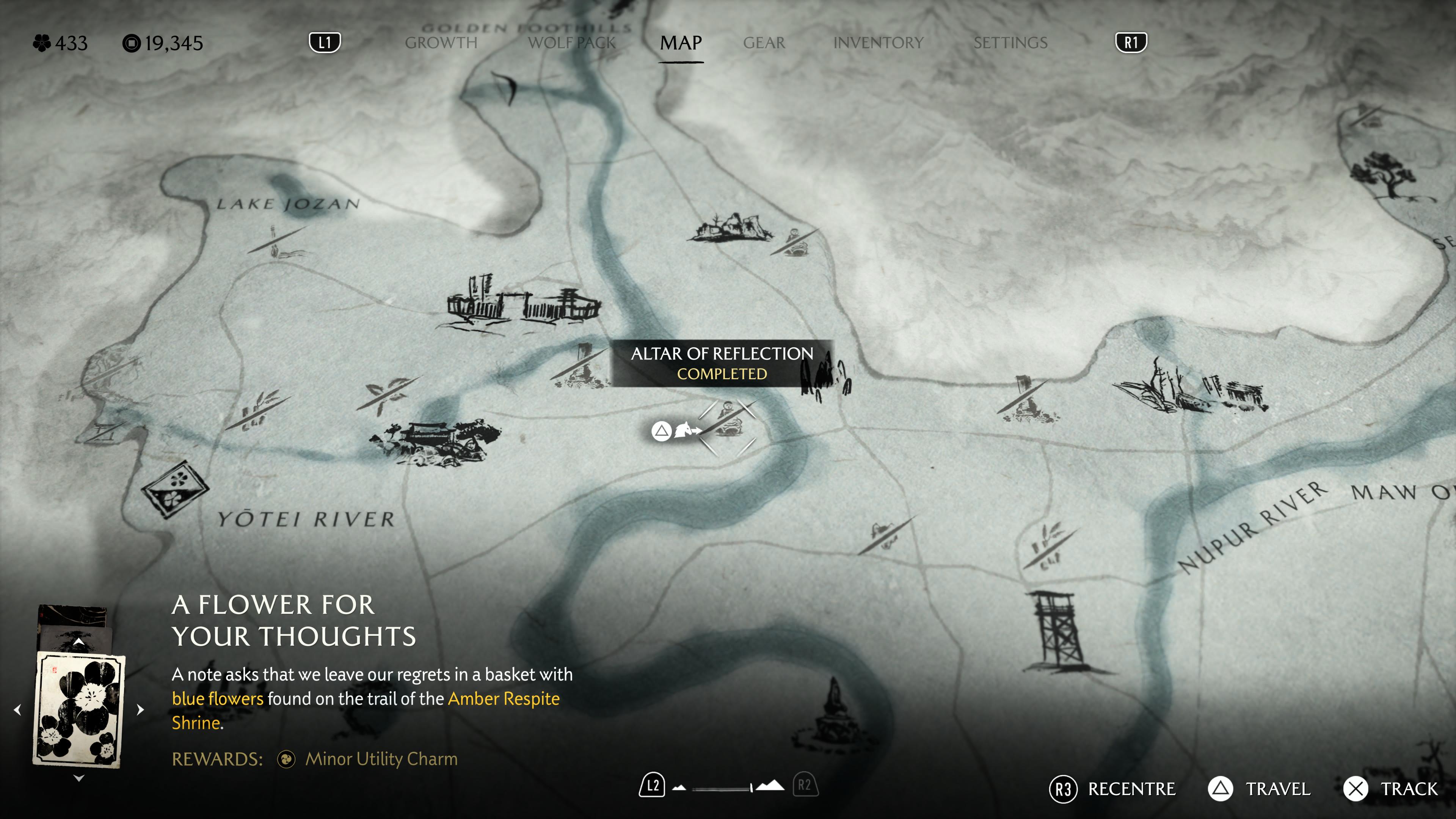Switch to the Settings tab
The height and width of the screenshot is (819, 1456).
[1010, 43]
